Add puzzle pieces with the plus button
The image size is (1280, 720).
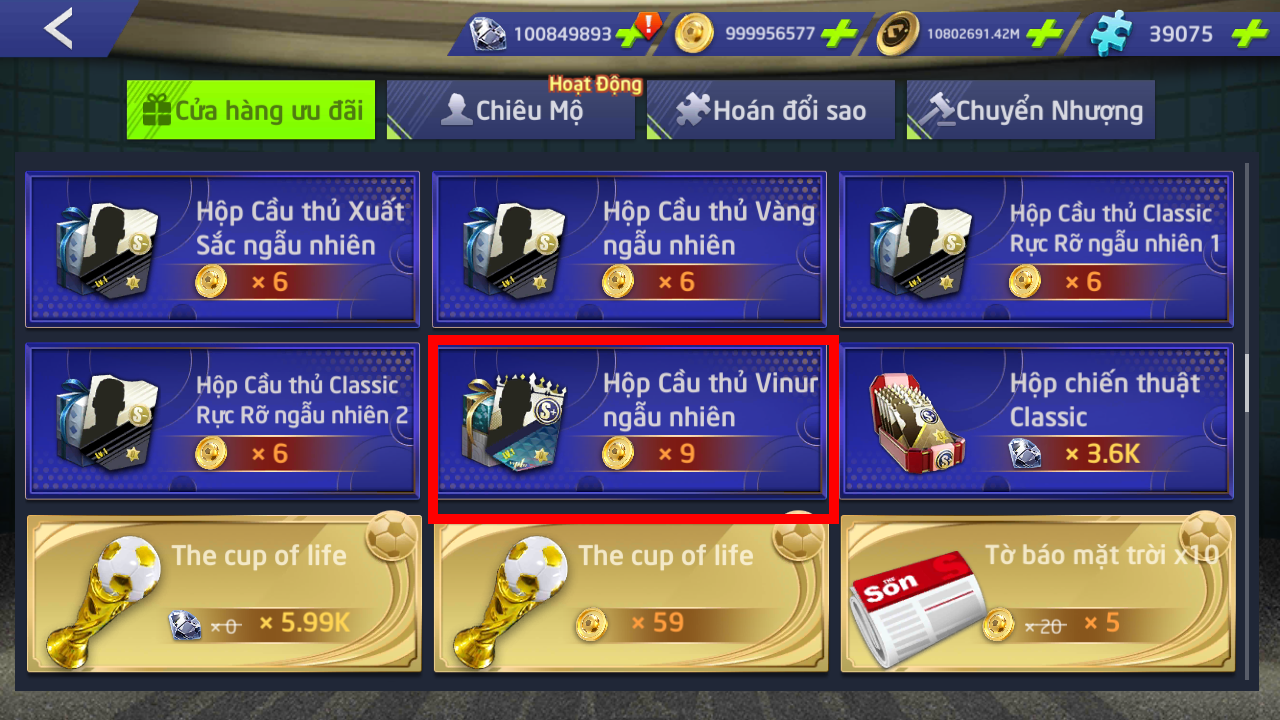coord(1248,34)
